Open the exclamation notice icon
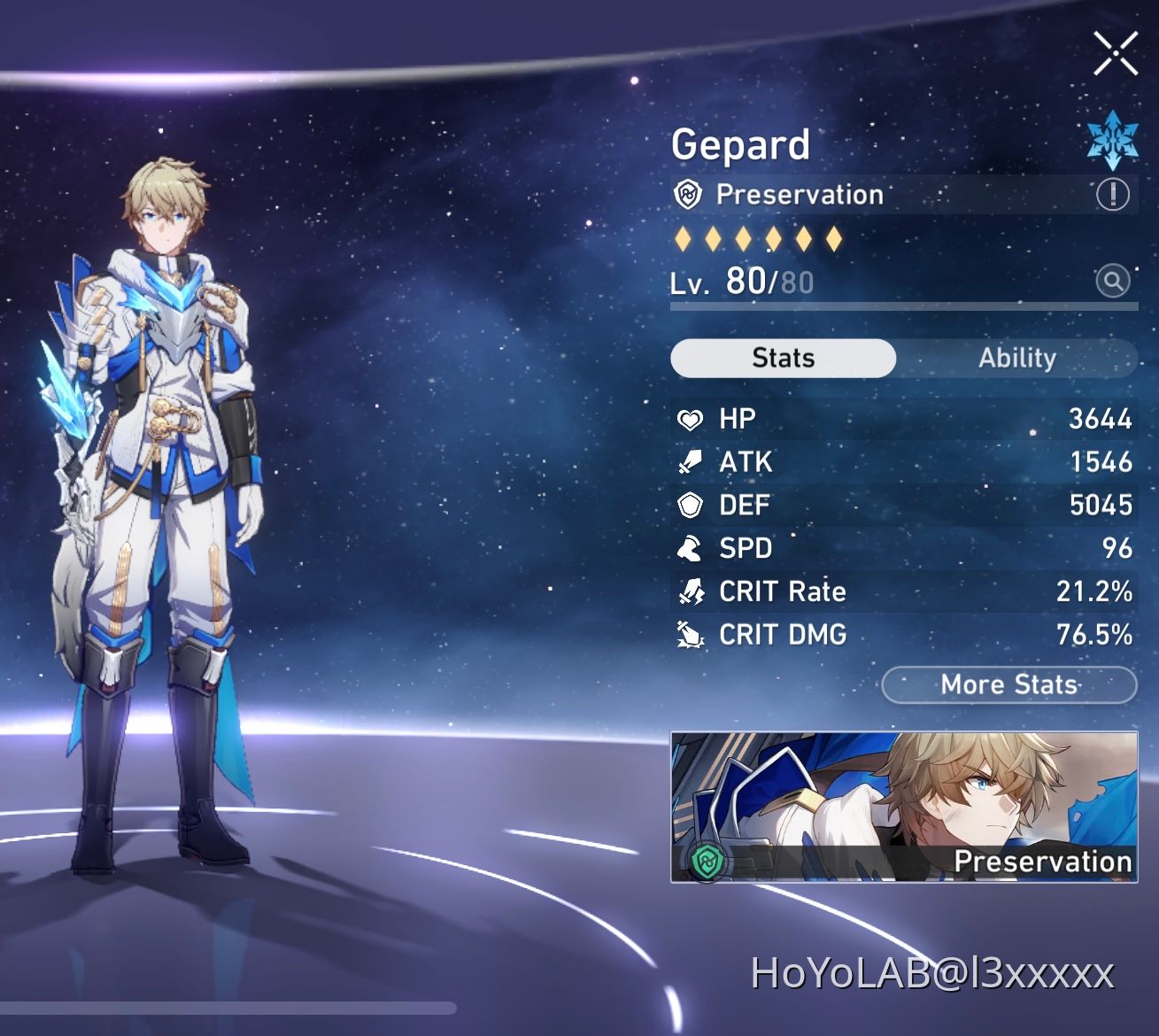Image resolution: width=1159 pixels, height=1036 pixels. pyautogui.click(x=1113, y=194)
